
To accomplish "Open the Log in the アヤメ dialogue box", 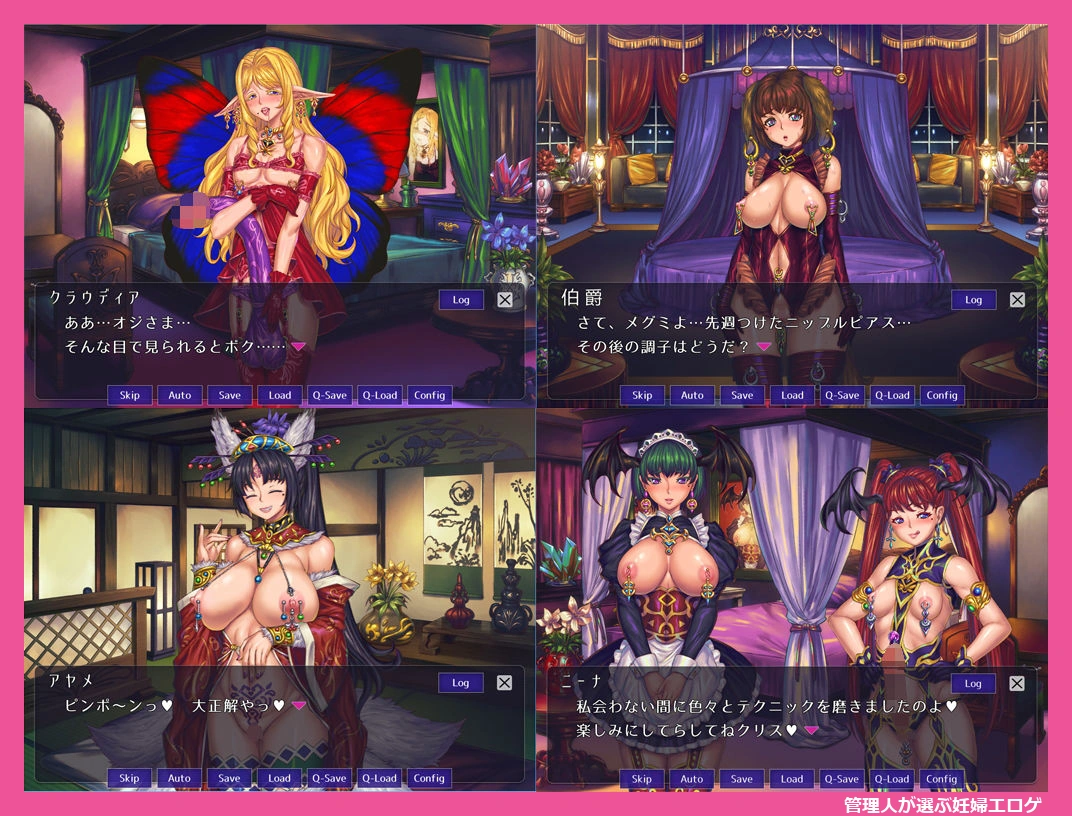I will pyautogui.click(x=461, y=683).
